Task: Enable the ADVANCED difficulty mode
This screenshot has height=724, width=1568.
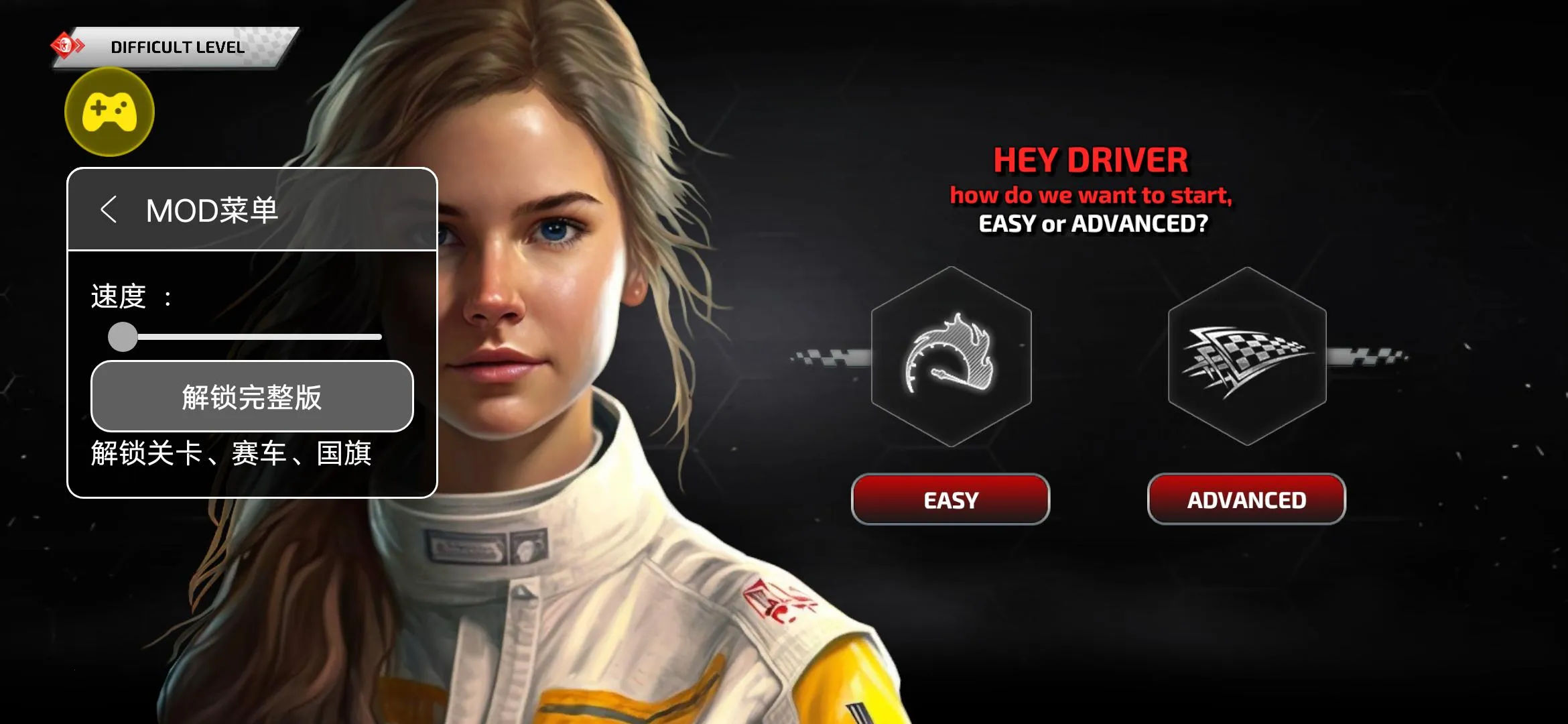Action: point(1245,499)
